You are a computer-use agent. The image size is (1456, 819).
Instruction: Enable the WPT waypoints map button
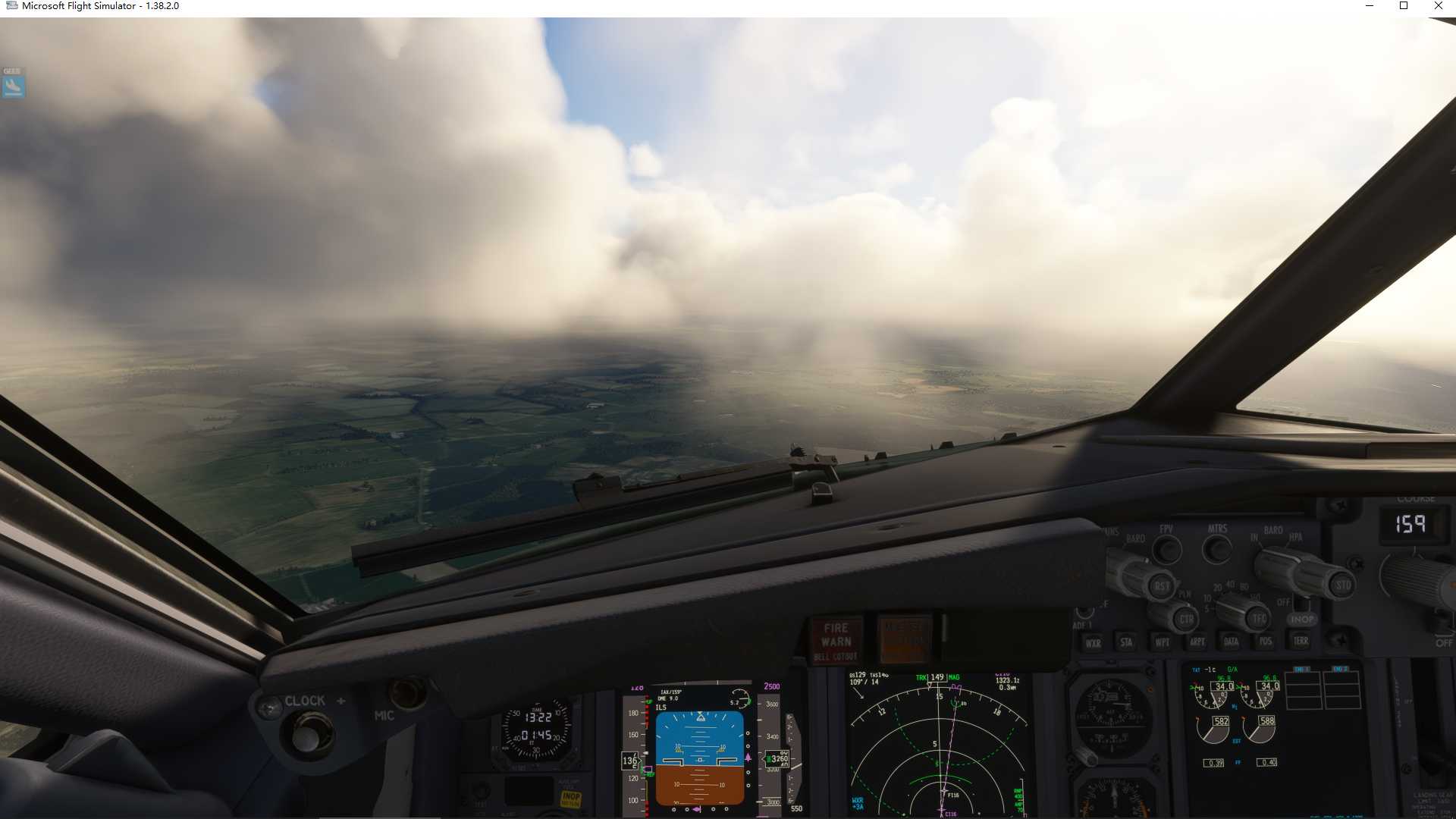[1162, 642]
